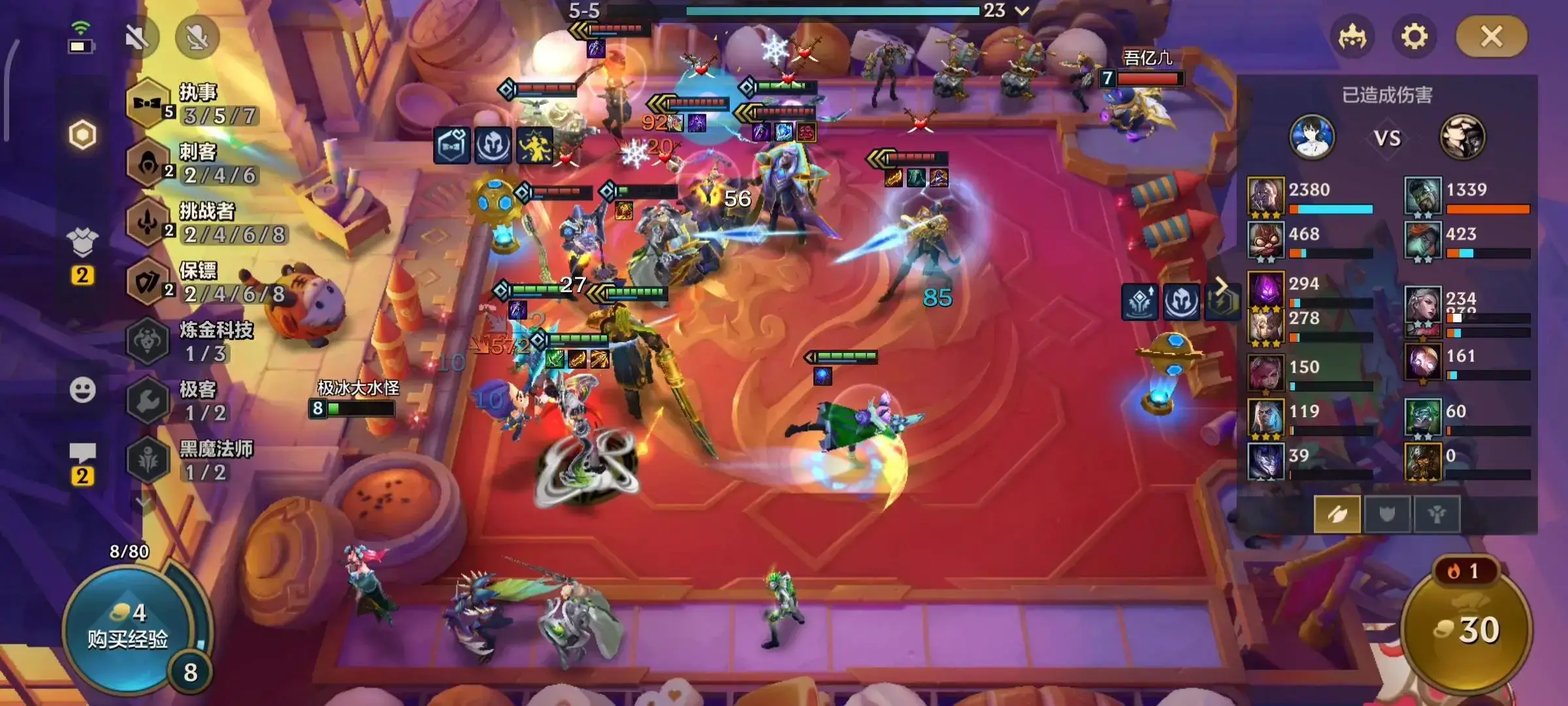1568x706 pixels.
Task: Close the match with the yellow X button
Action: [1492, 37]
